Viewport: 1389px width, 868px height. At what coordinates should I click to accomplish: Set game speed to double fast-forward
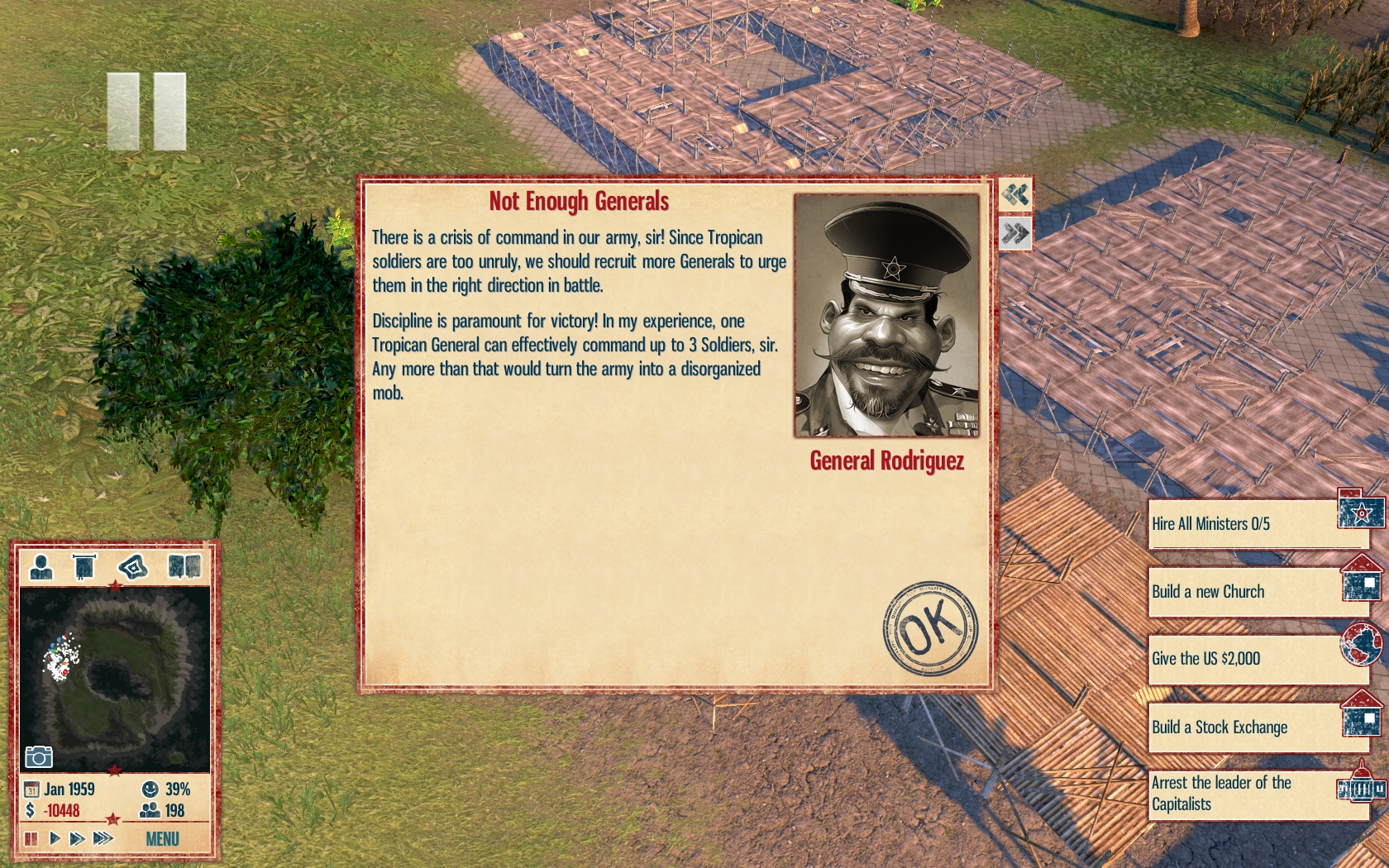(78, 839)
